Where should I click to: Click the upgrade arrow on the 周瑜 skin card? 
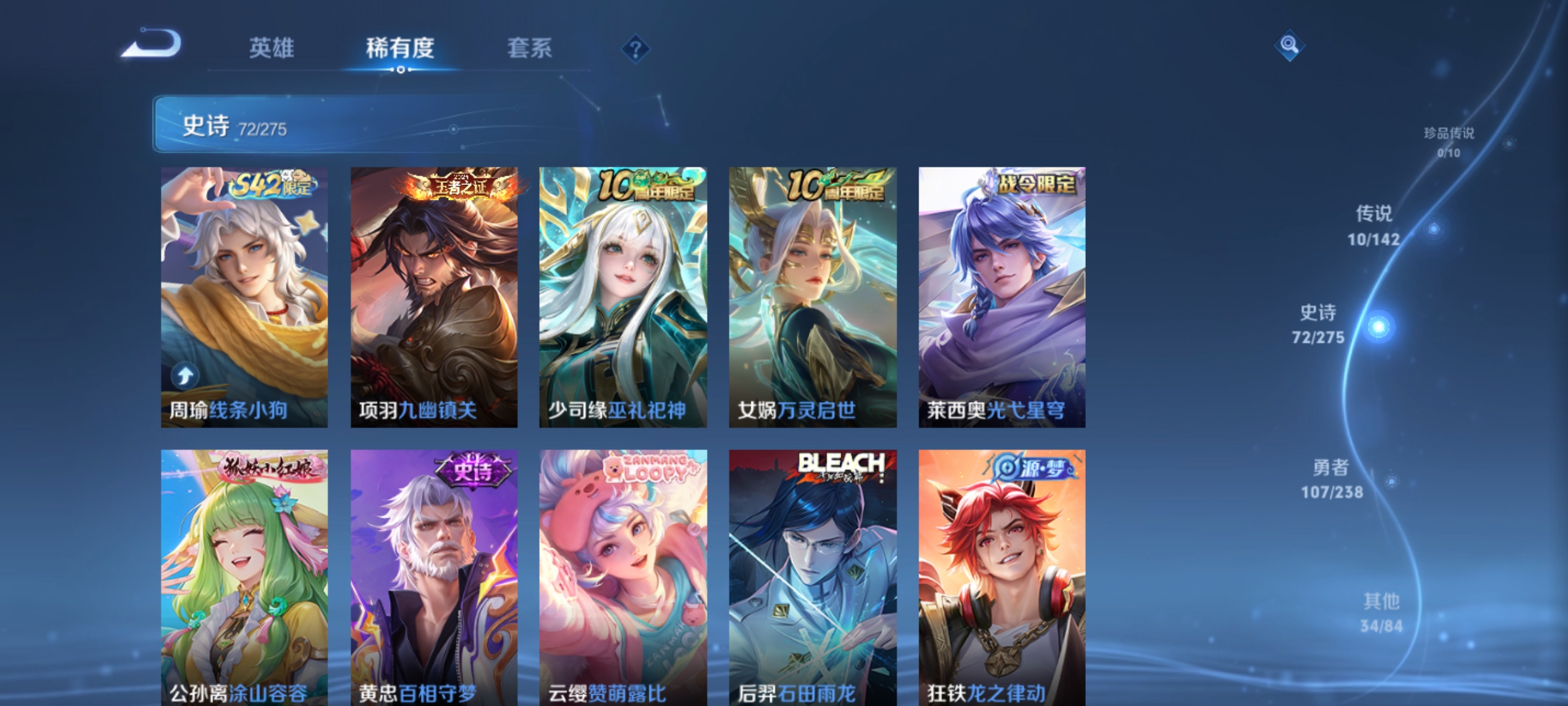pos(186,373)
